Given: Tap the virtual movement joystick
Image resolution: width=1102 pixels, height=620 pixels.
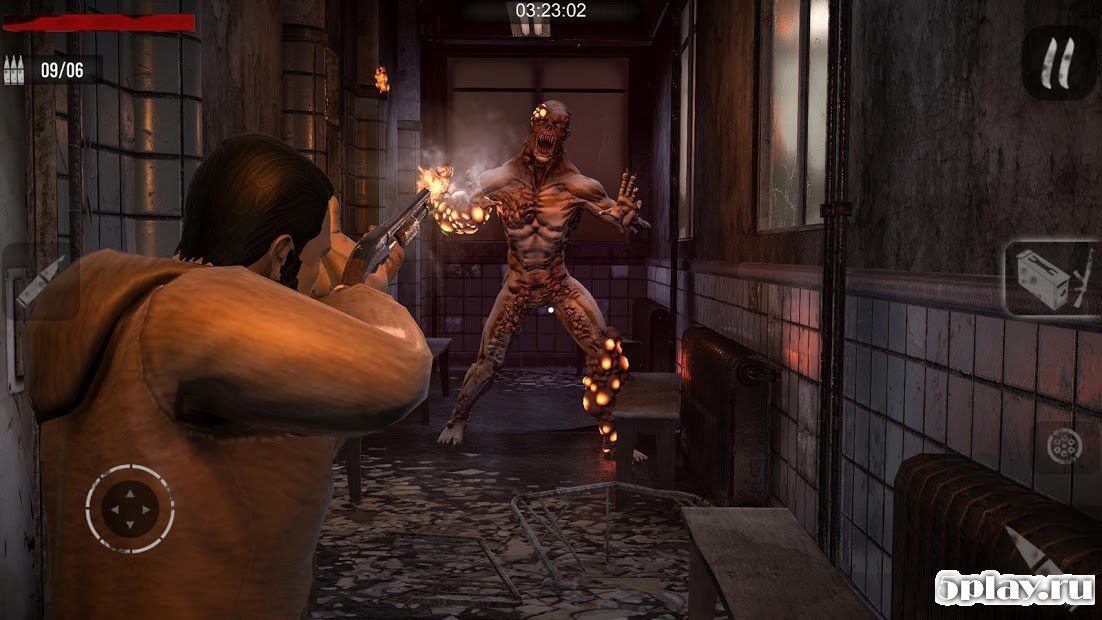Looking at the screenshot, I should 129,509.
